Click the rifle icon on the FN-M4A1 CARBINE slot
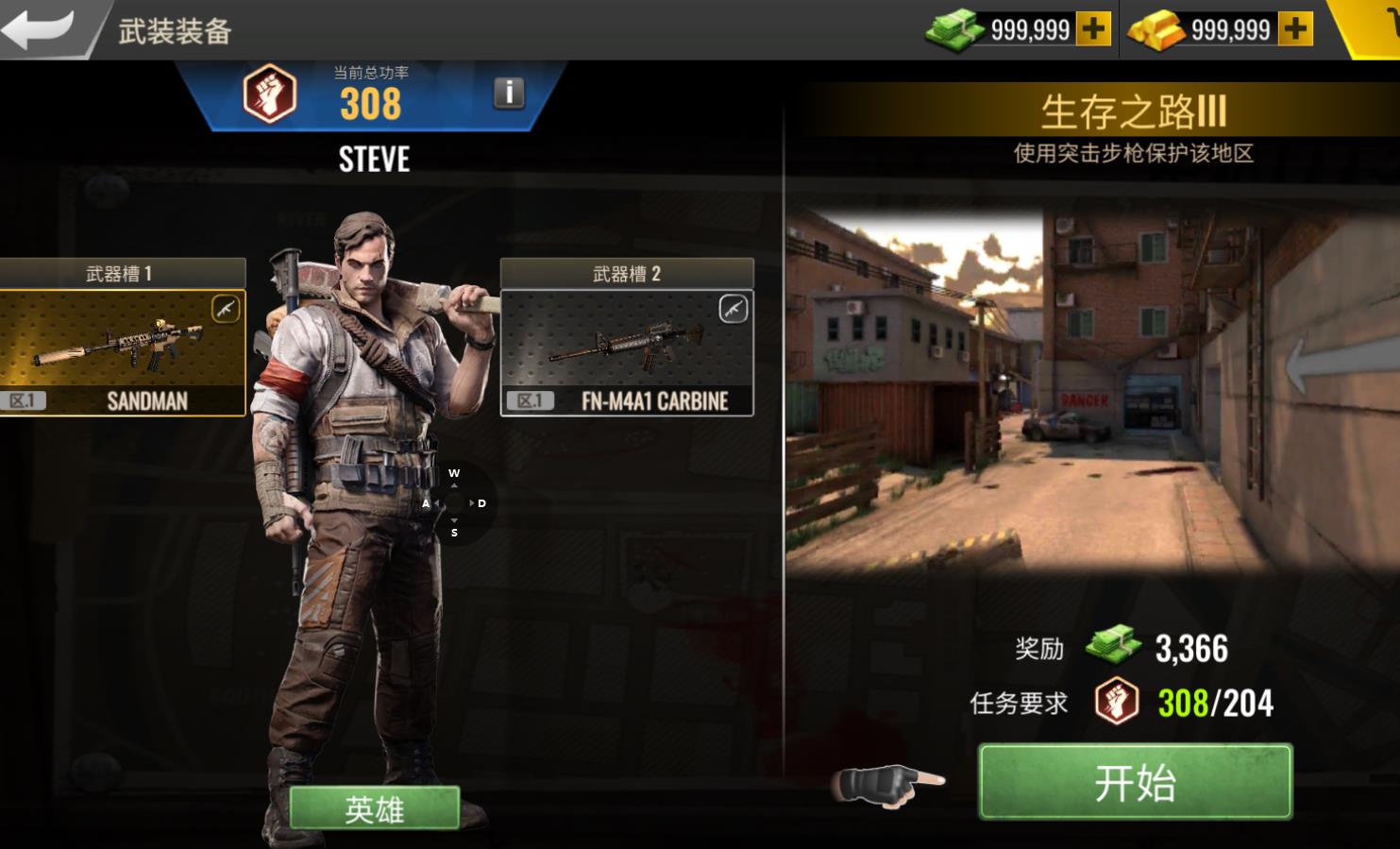The height and width of the screenshot is (849, 1400). [732, 309]
